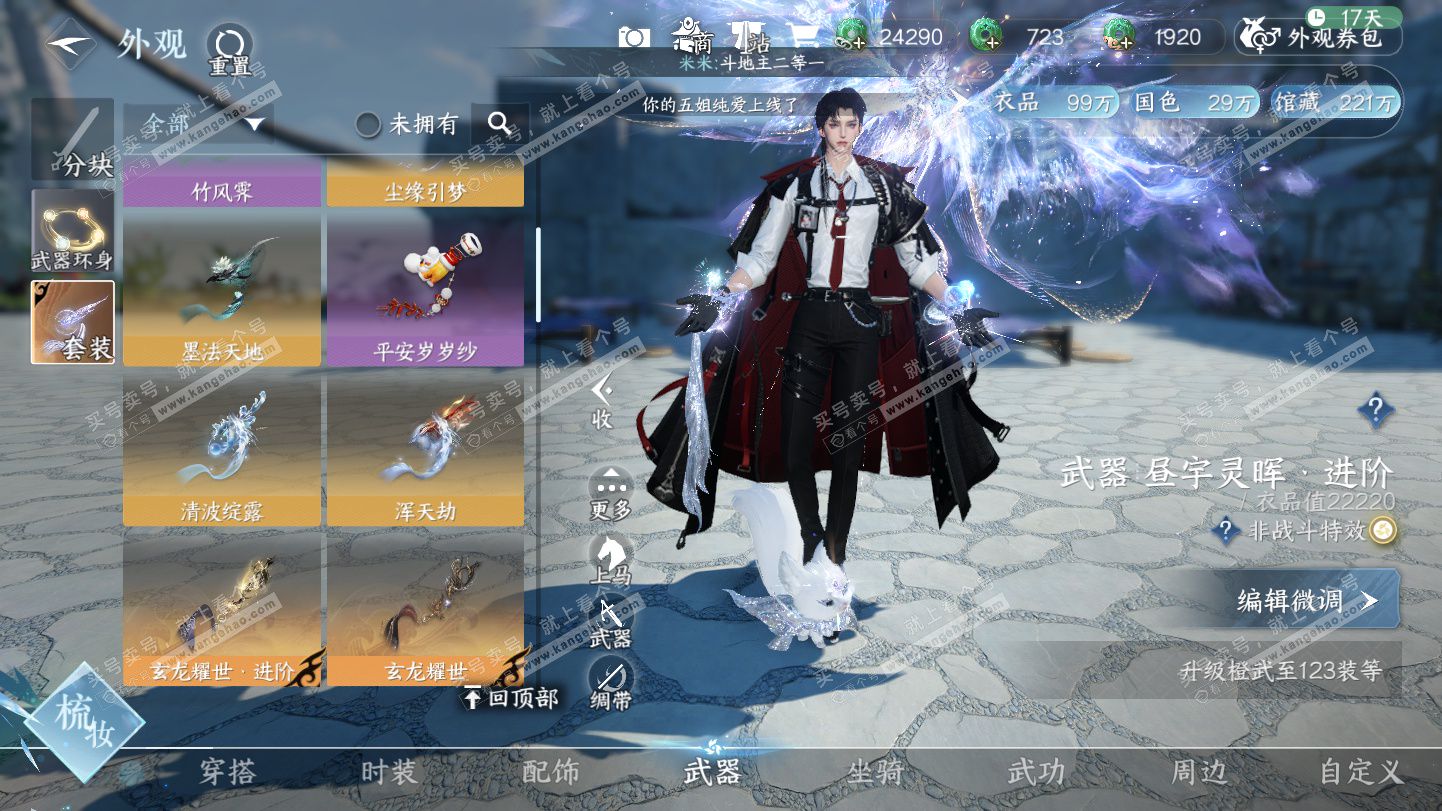Switch to the 坐骑 tab
Viewport: 1442px width, 811px height.
pos(875,772)
